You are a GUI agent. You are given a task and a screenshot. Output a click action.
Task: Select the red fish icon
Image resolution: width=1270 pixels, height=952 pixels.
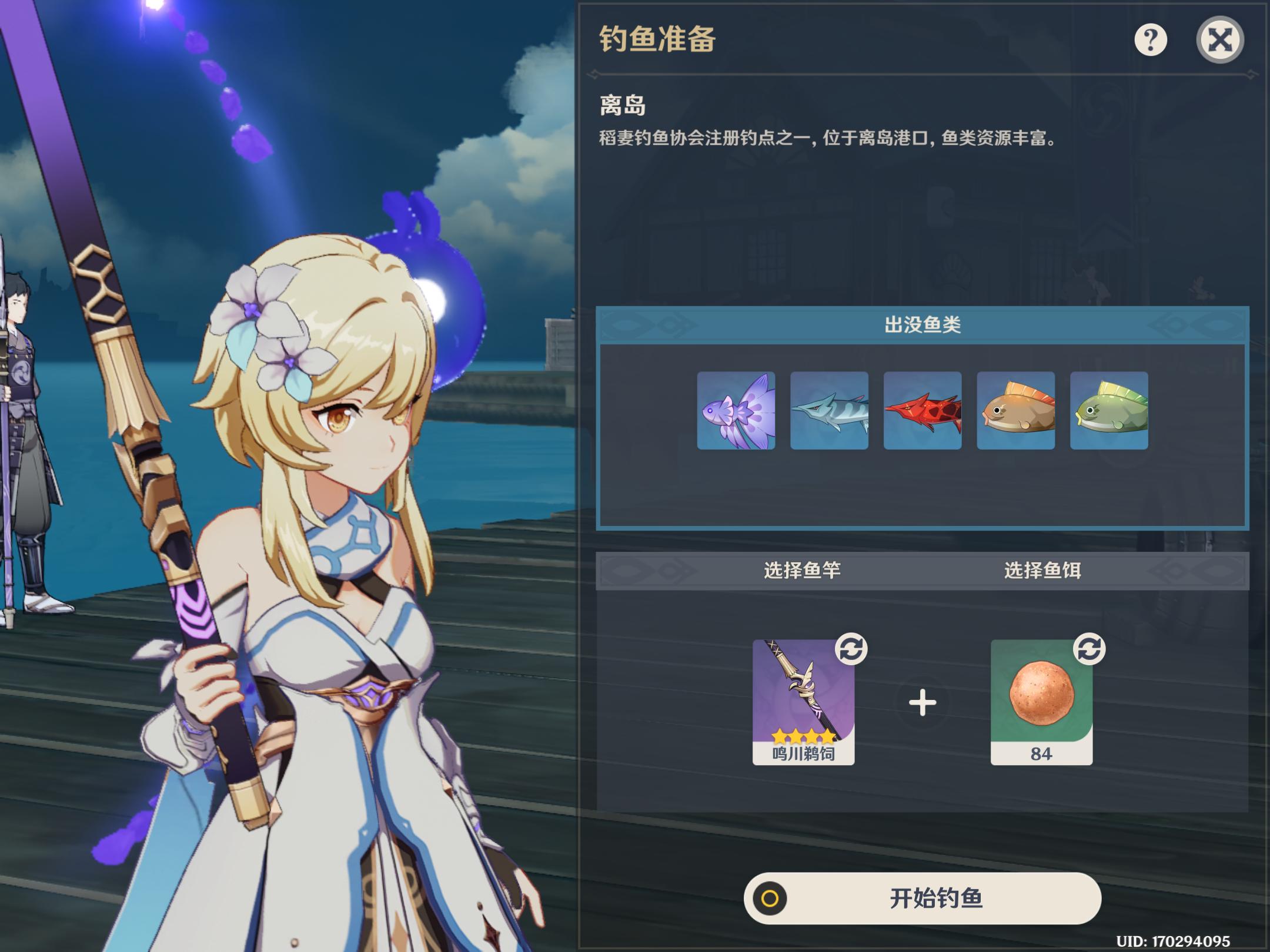click(x=922, y=411)
